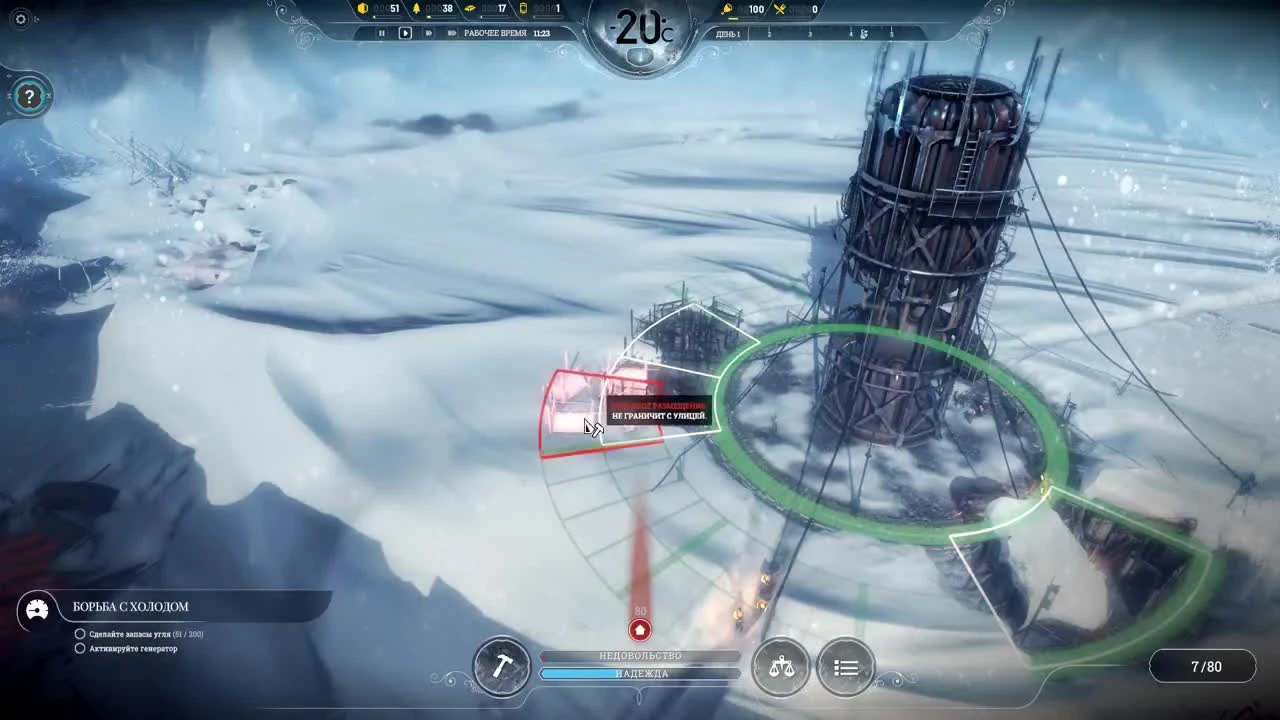The width and height of the screenshot is (1280, 720).
Task: Open the Book of Laws with the scales icon
Action: pyautogui.click(x=782, y=666)
